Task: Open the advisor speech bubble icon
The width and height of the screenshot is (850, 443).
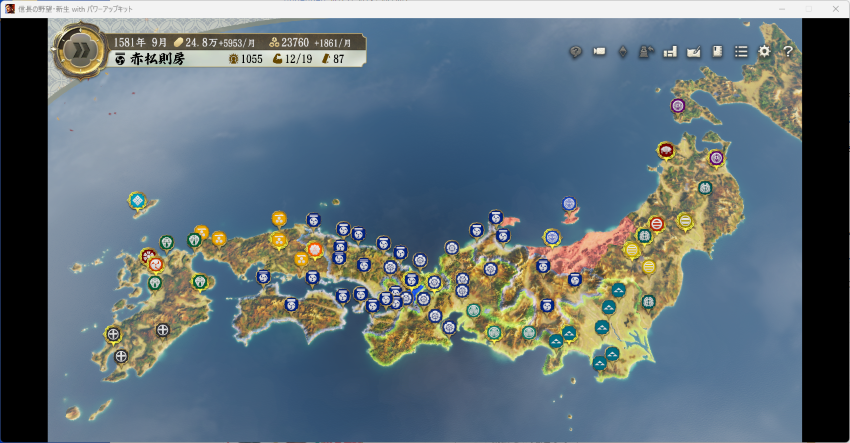Action: coord(576,52)
